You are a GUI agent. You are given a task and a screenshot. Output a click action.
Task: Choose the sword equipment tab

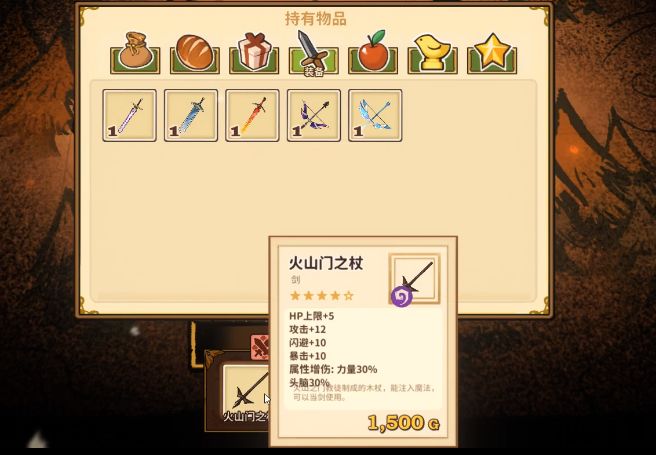point(313,52)
